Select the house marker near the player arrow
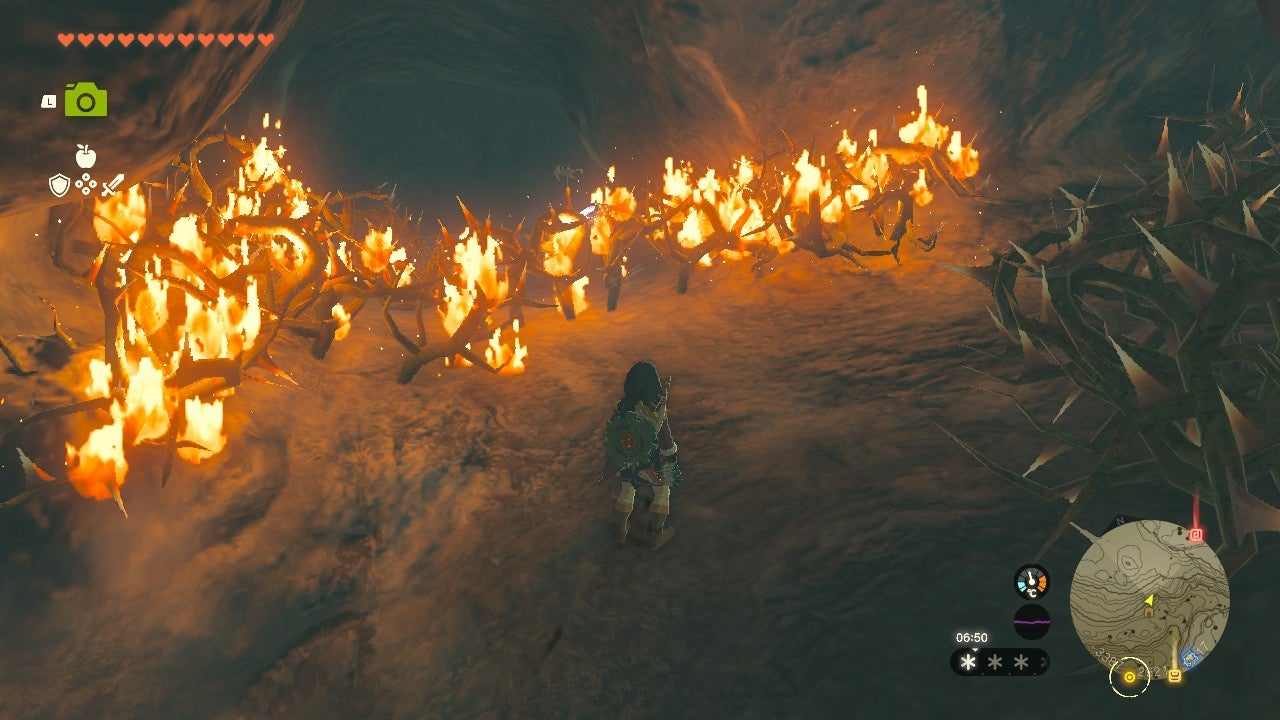 coord(1148,612)
